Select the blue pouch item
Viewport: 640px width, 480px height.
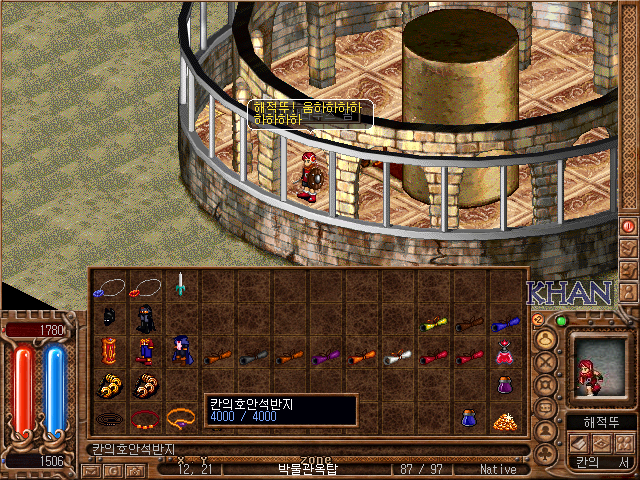468,418
